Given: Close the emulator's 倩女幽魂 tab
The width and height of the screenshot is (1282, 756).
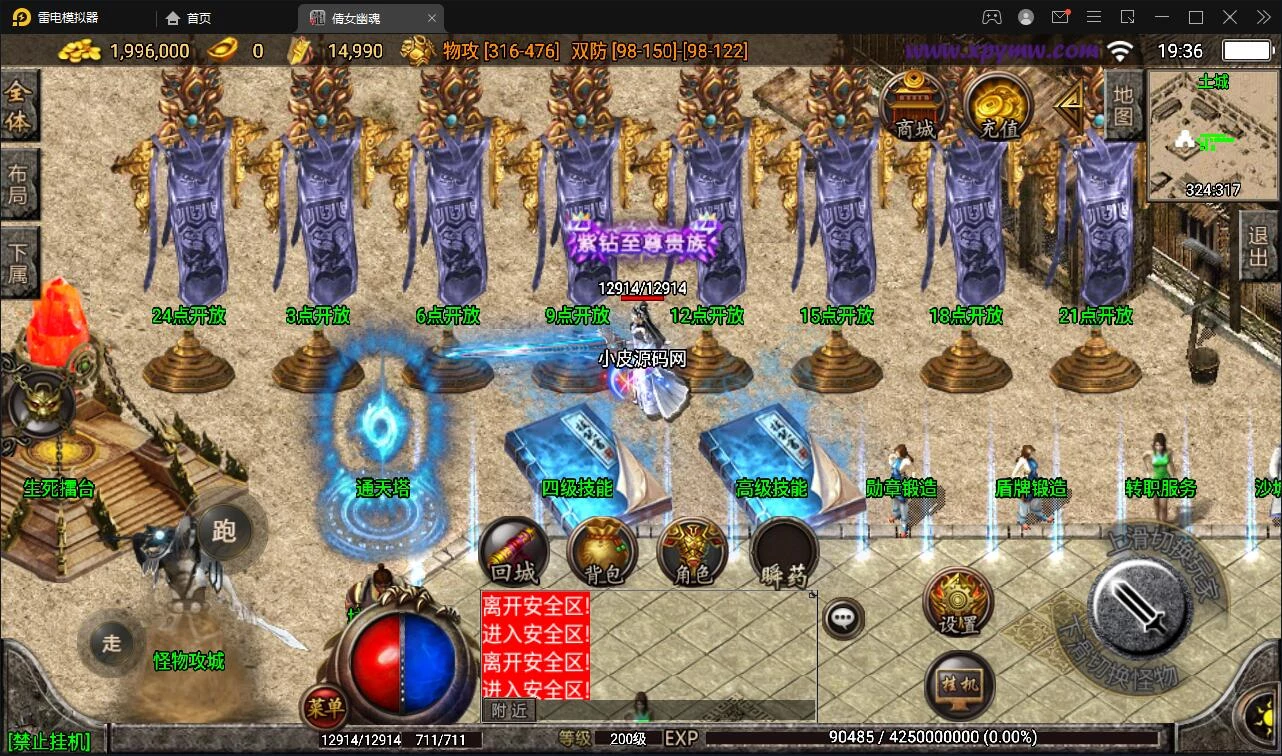Looking at the screenshot, I should (x=432, y=18).
